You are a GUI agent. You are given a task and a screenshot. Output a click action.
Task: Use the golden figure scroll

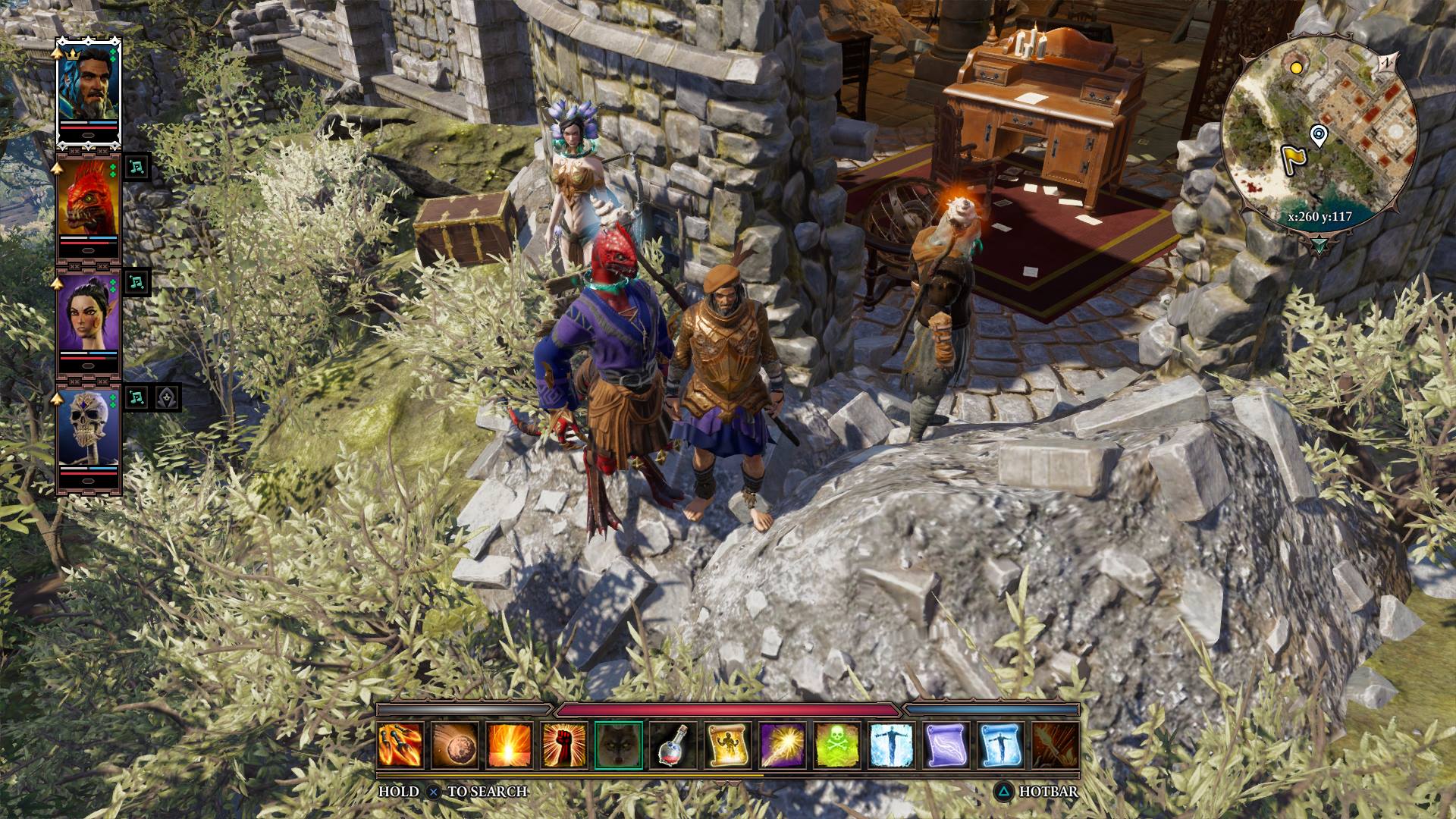click(x=728, y=745)
